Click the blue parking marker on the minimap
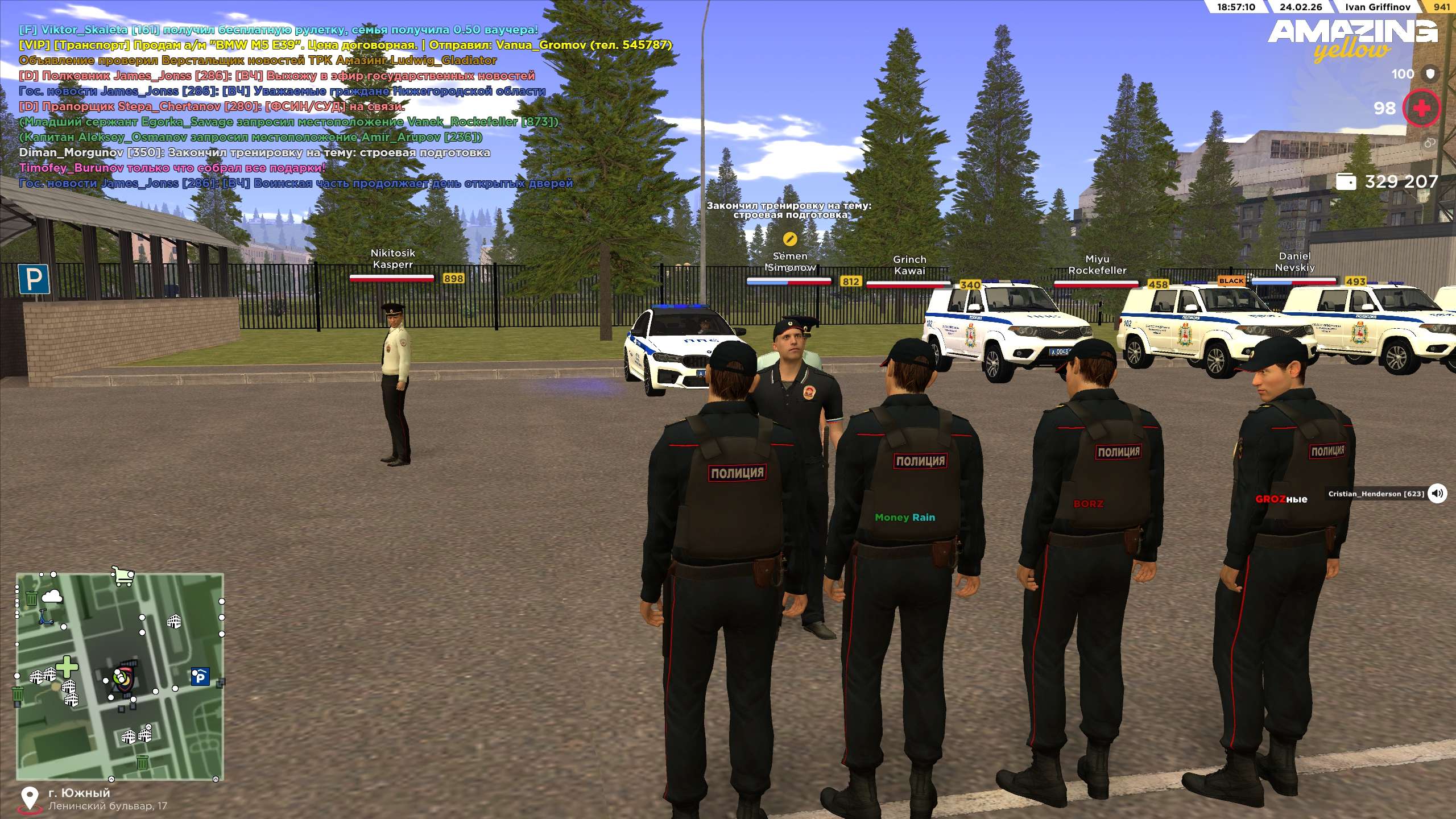 coord(200,677)
